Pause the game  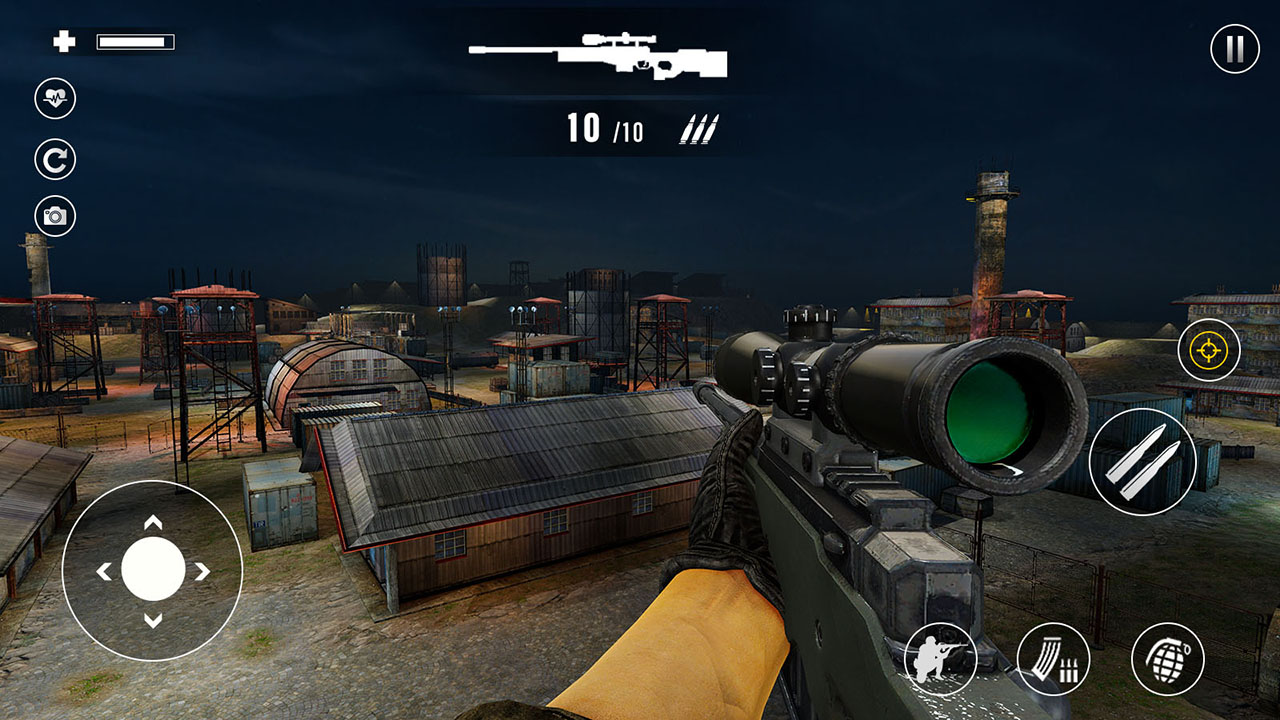tap(1234, 49)
